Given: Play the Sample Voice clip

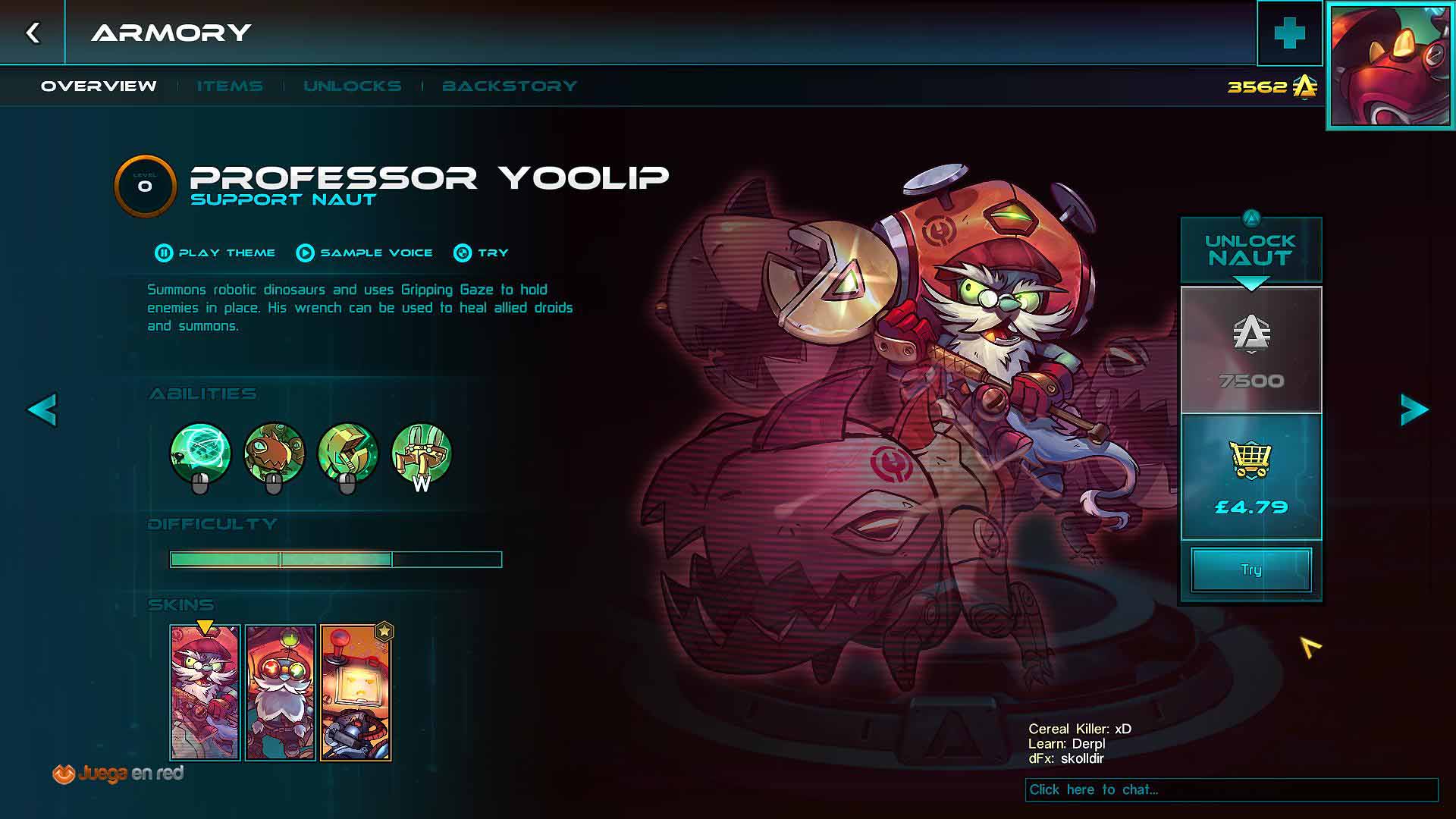Looking at the screenshot, I should point(365,253).
